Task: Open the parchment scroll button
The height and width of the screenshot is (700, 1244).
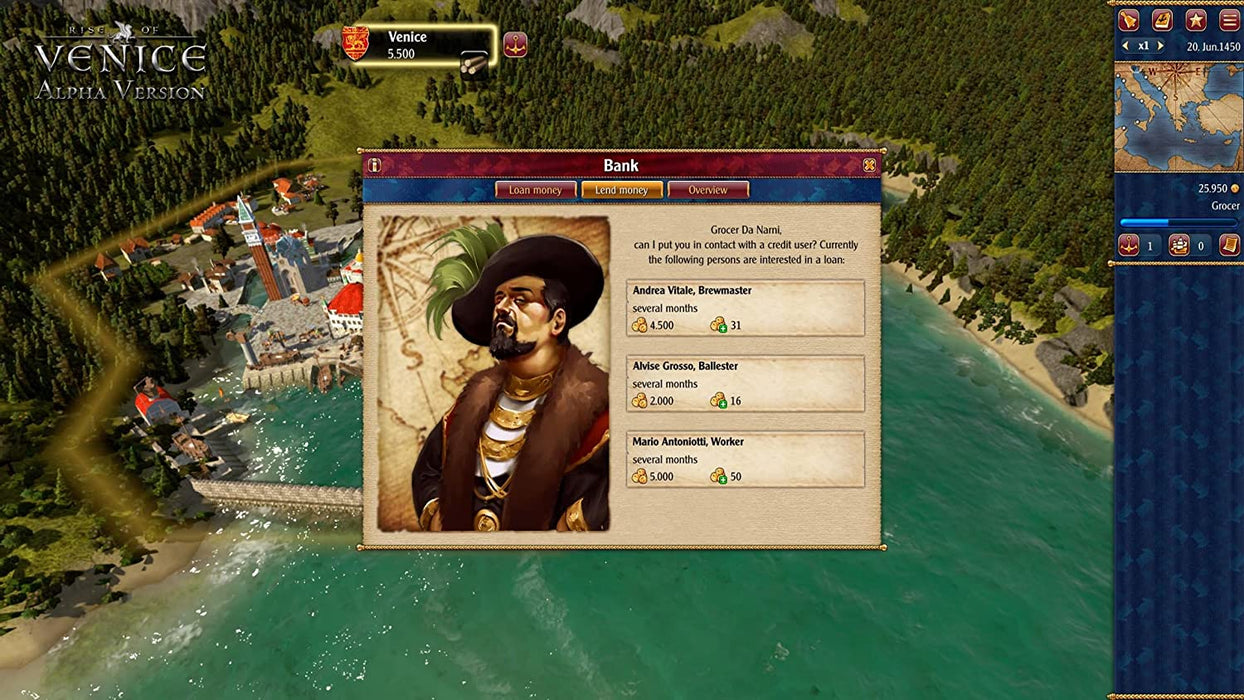Action: click(x=1229, y=245)
